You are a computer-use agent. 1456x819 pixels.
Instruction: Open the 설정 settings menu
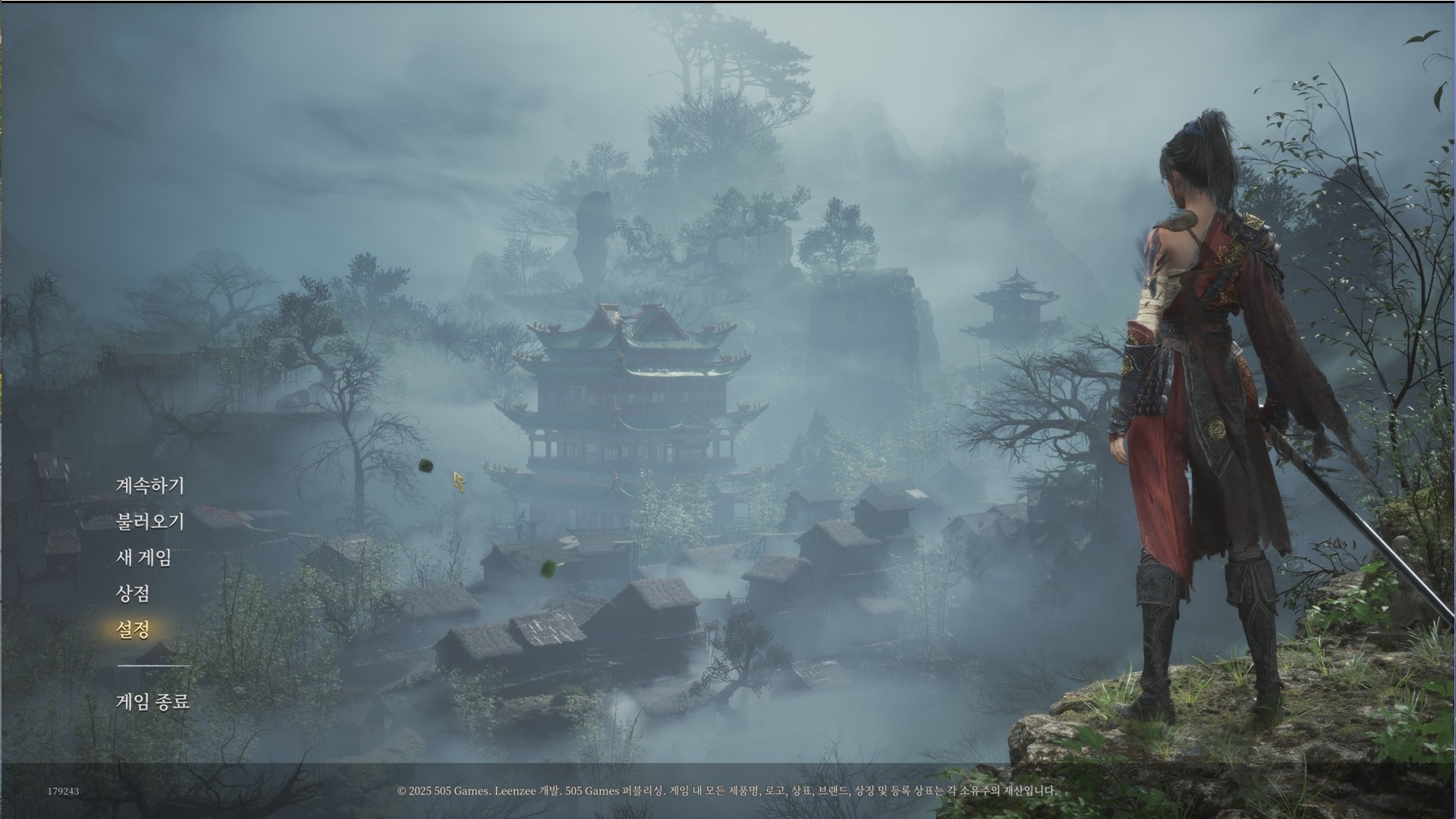click(133, 629)
